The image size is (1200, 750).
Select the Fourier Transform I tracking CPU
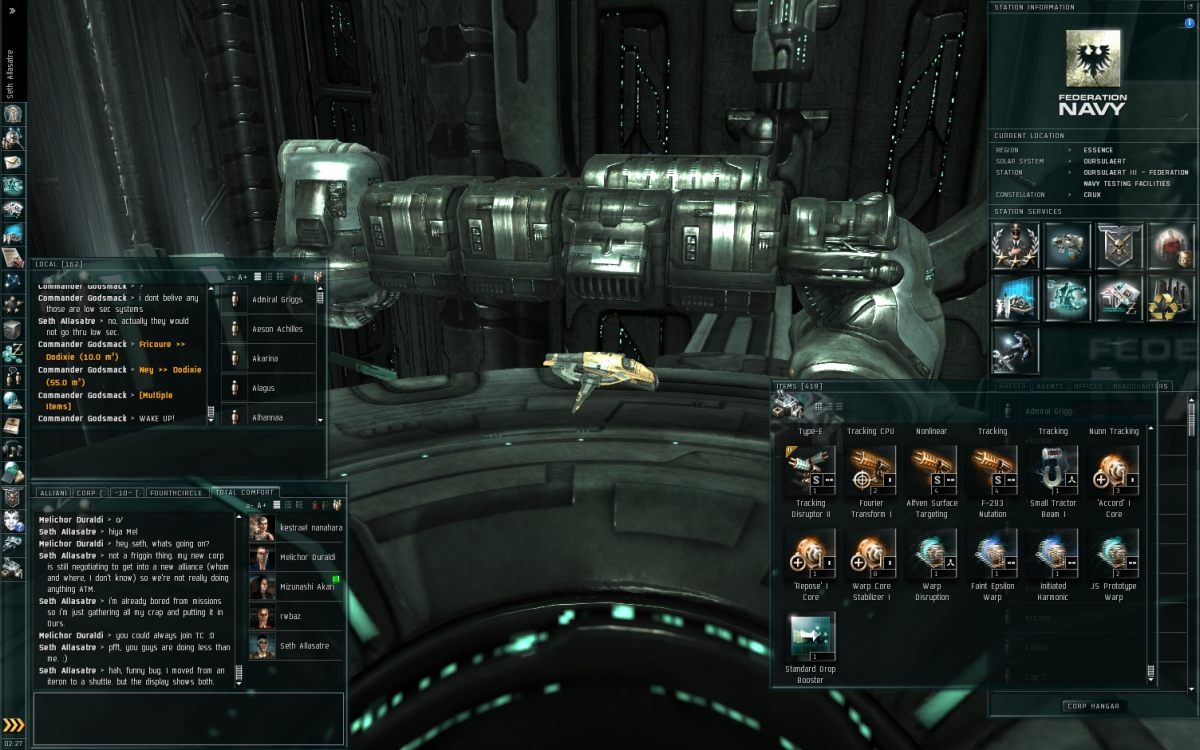coord(871,470)
